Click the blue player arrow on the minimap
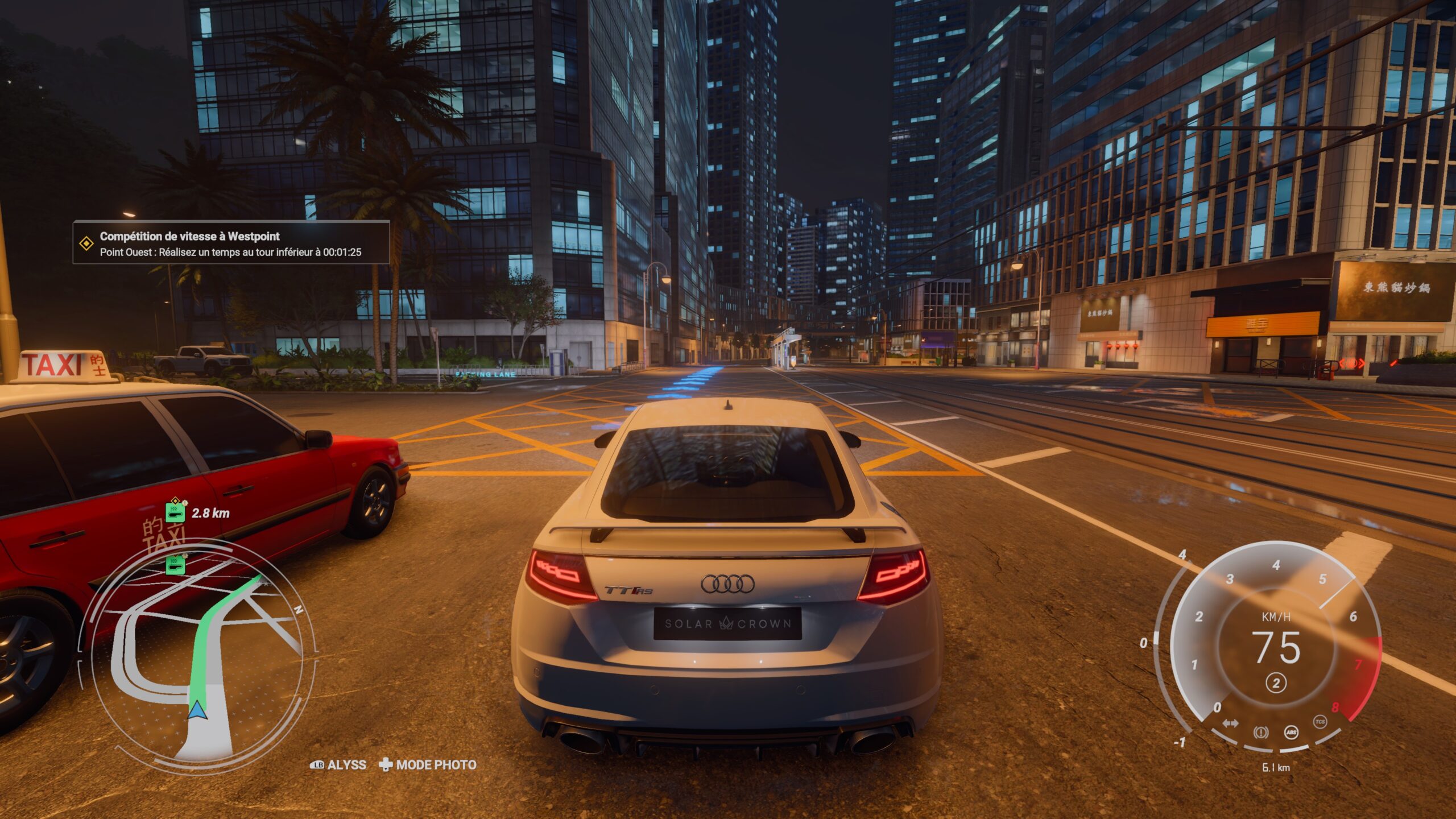 pos(197,710)
